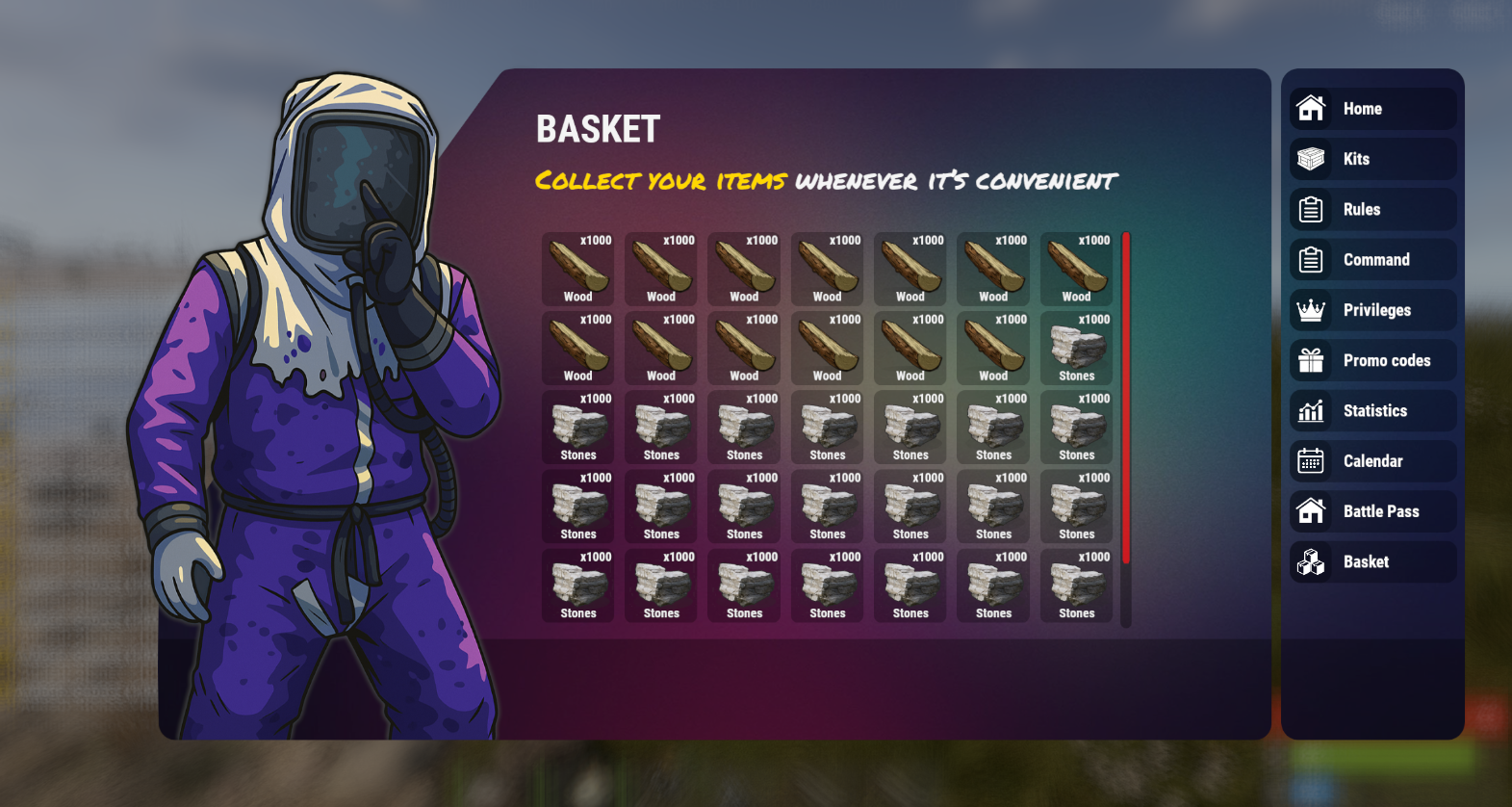
Task: Click the Calendar icon in sidebar
Action: click(x=1311, y=461)
